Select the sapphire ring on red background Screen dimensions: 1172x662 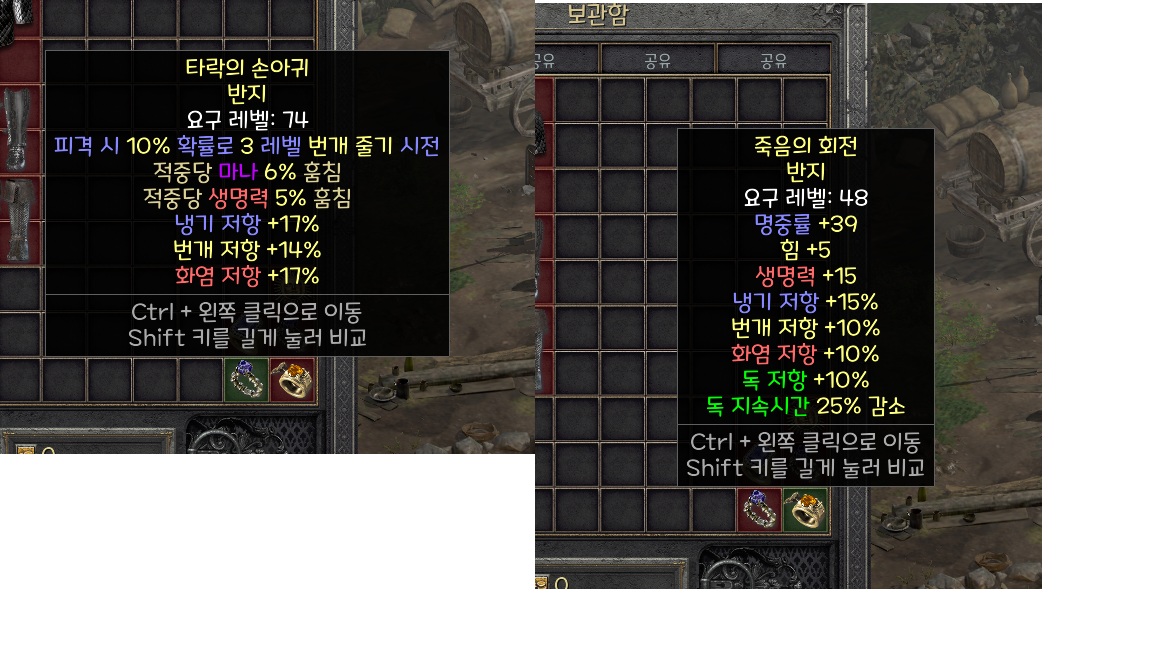pos(760,509)
